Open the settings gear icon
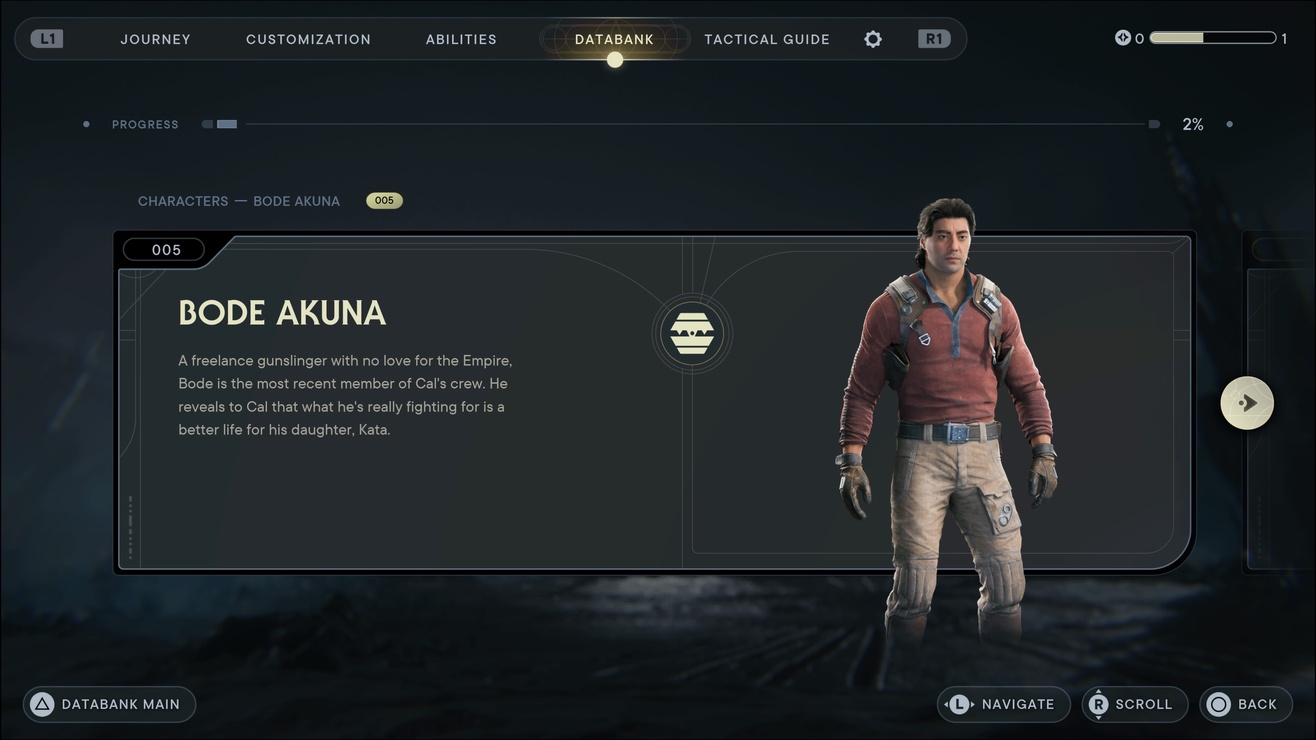1316x740 pixels. pyautogui.click(x=873, y=39)
